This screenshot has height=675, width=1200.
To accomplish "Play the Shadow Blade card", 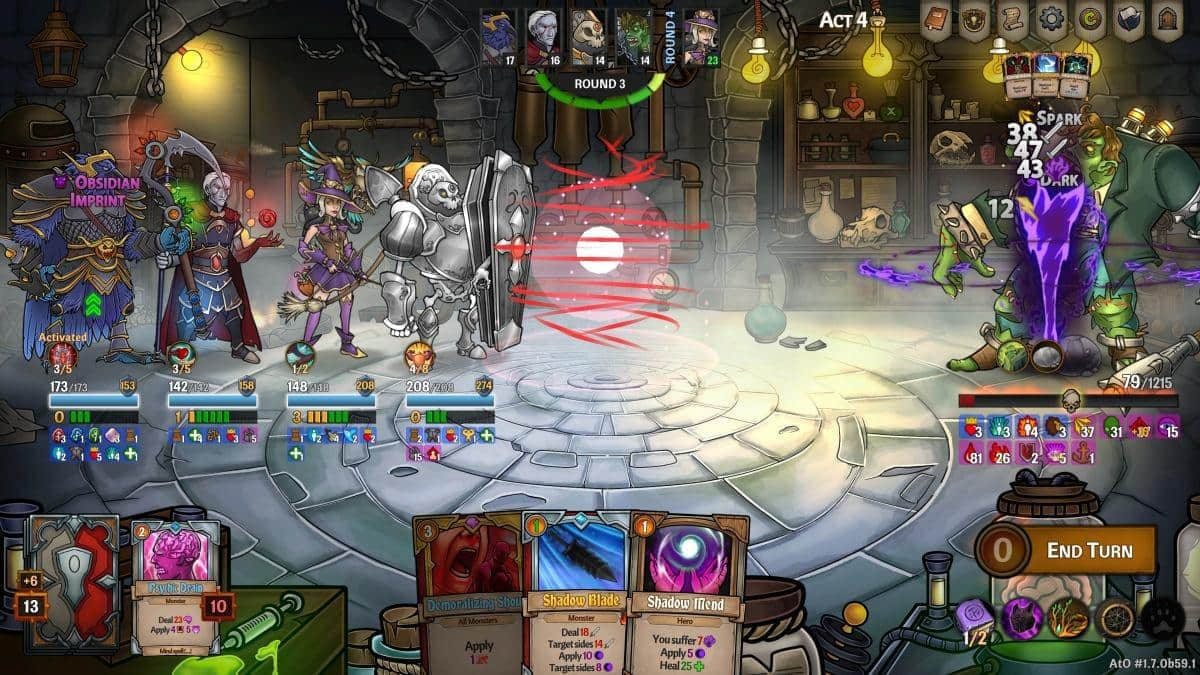I will pos(579,590).
